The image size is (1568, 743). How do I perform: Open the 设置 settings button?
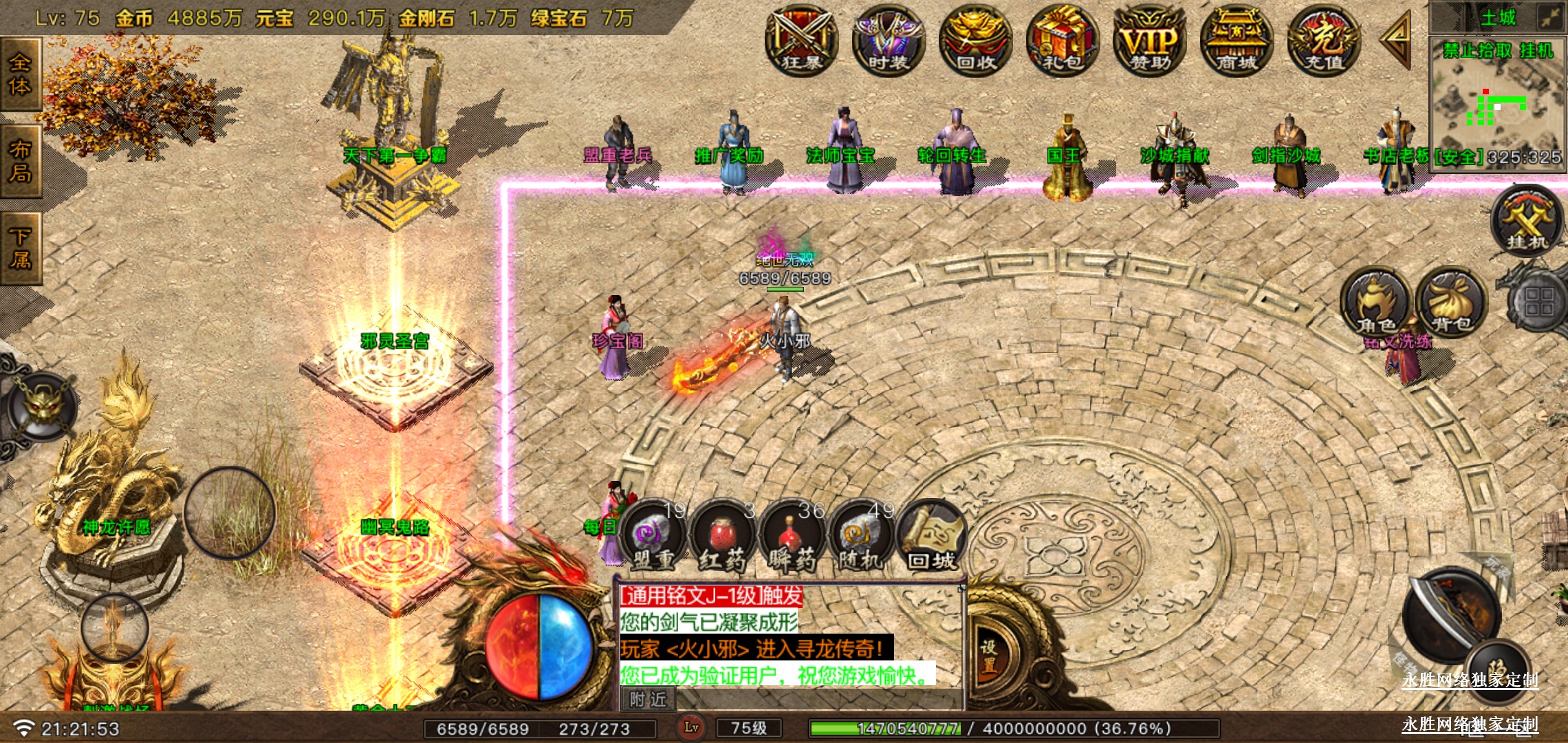coord(989,656)
